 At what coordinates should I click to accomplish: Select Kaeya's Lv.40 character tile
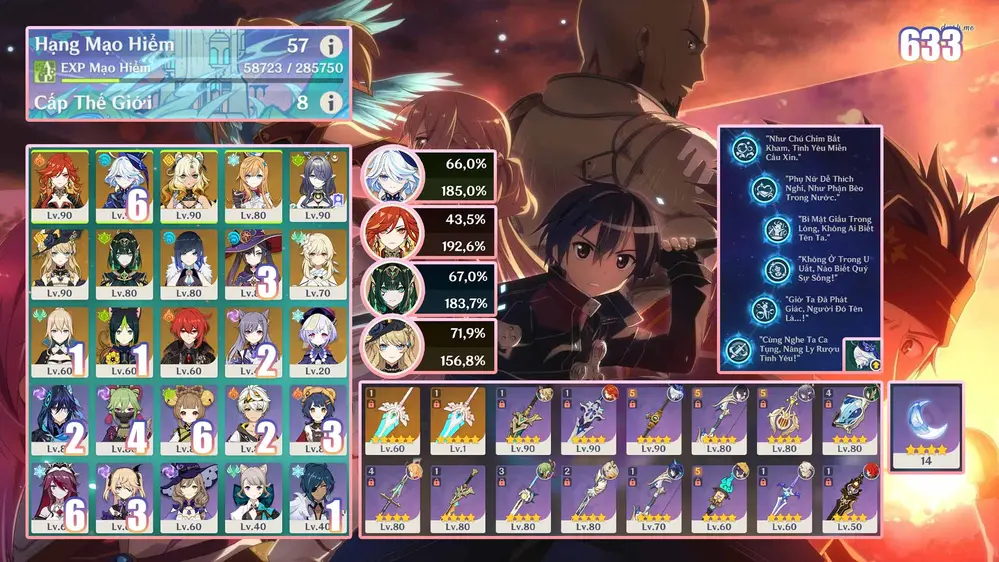(319, 497)
